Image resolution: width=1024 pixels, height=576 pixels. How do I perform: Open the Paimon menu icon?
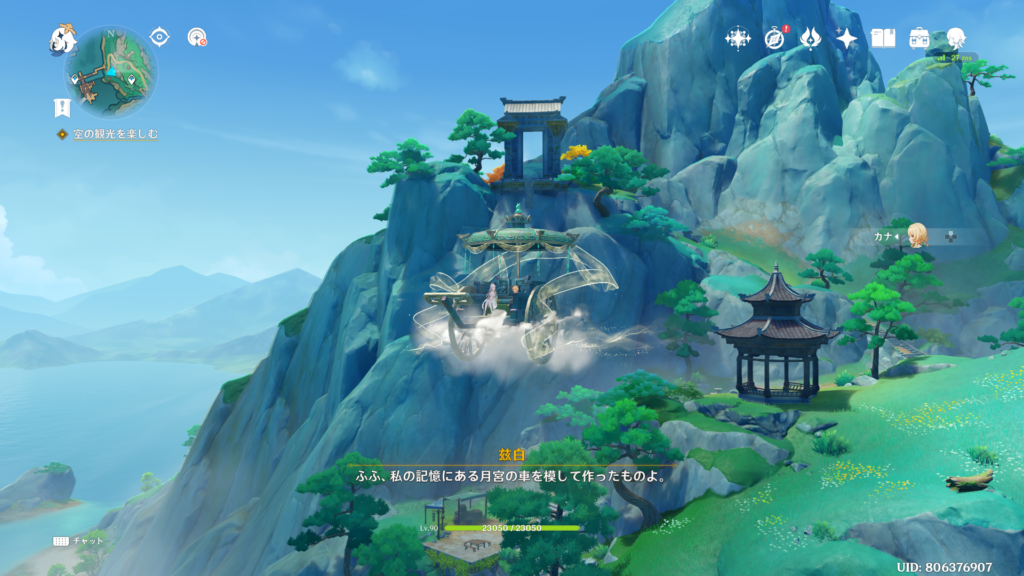63,40
